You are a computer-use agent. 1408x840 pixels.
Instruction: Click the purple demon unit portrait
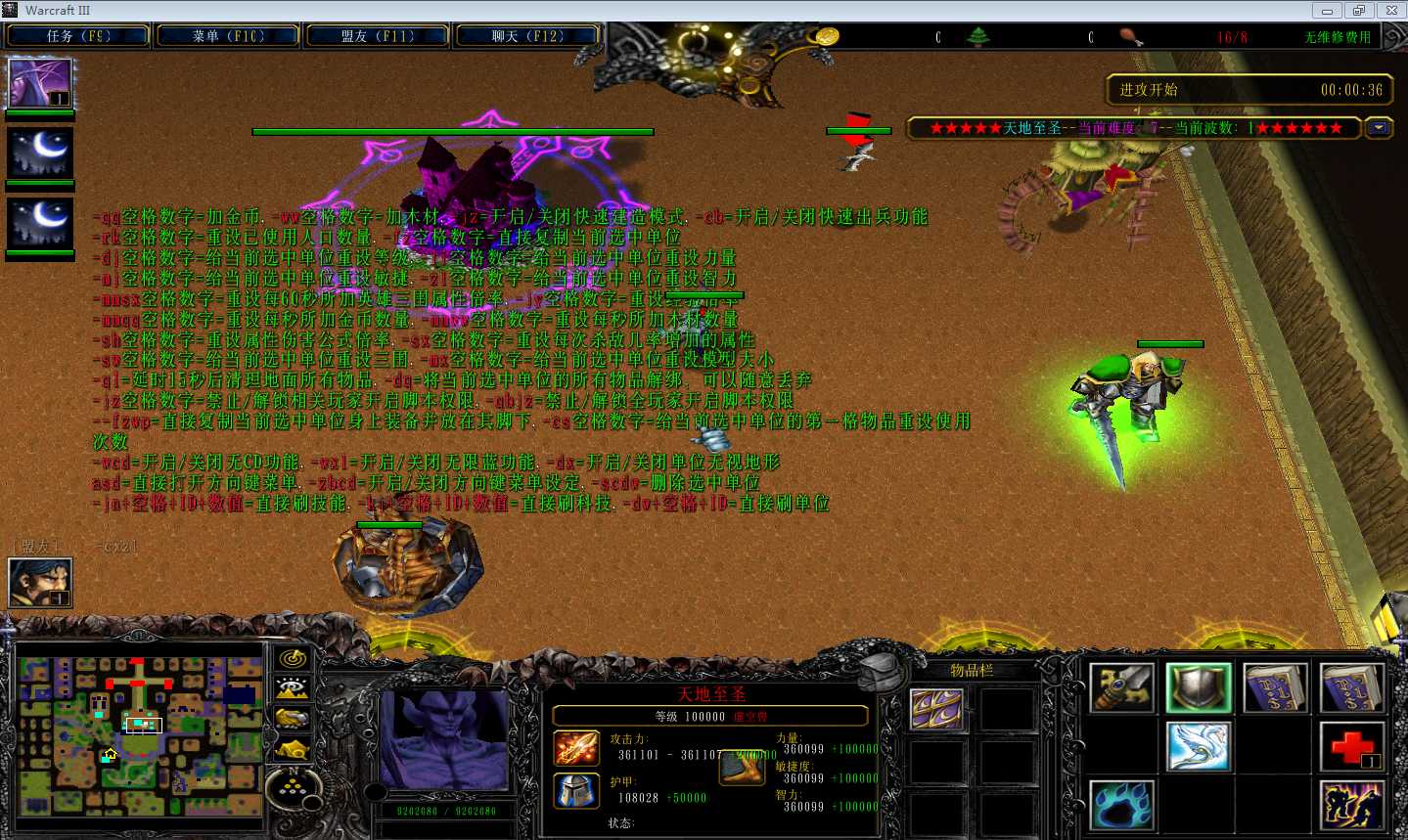445,737
